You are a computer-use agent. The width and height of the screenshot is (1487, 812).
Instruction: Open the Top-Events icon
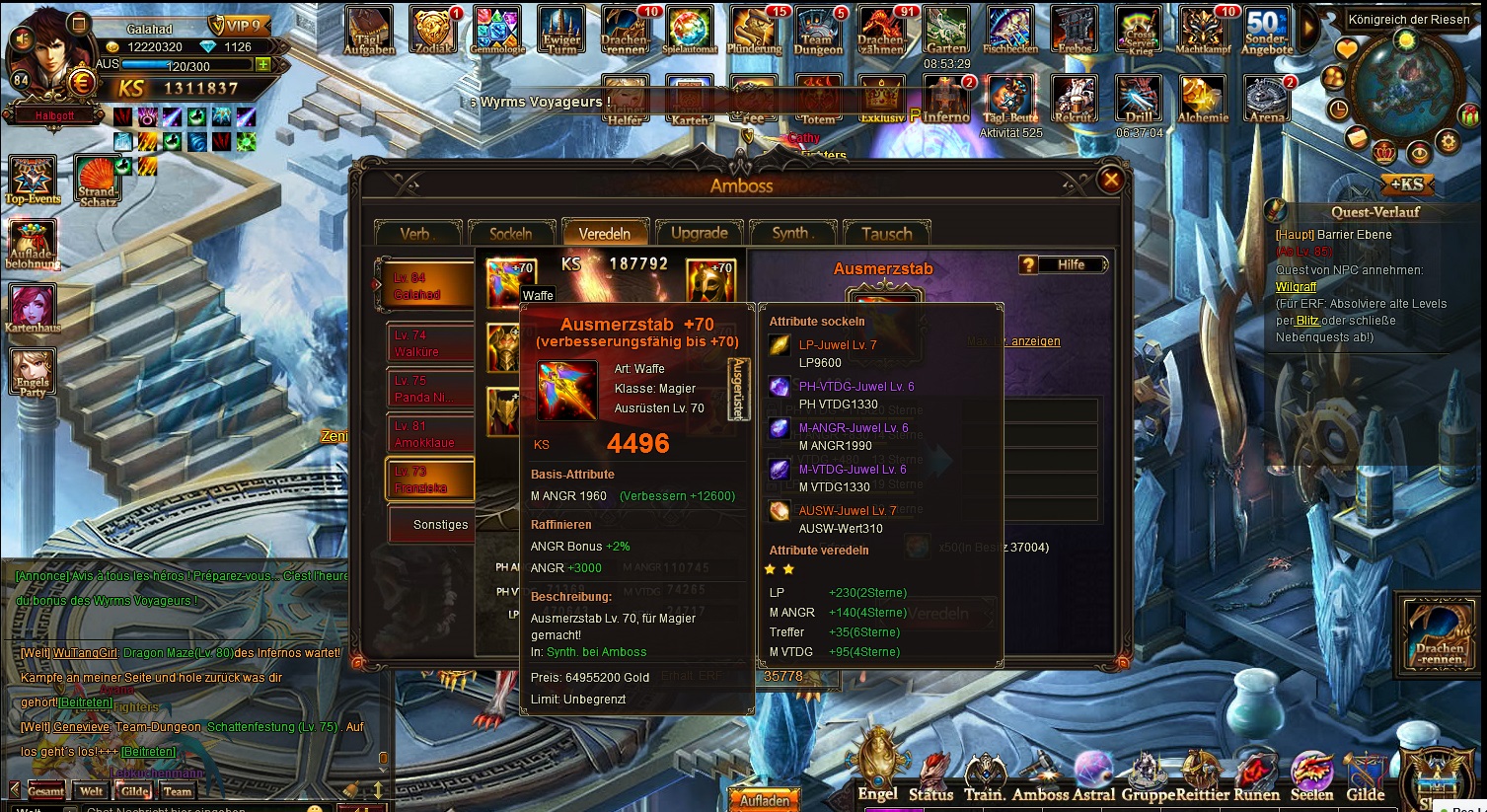tap(33, 181)
